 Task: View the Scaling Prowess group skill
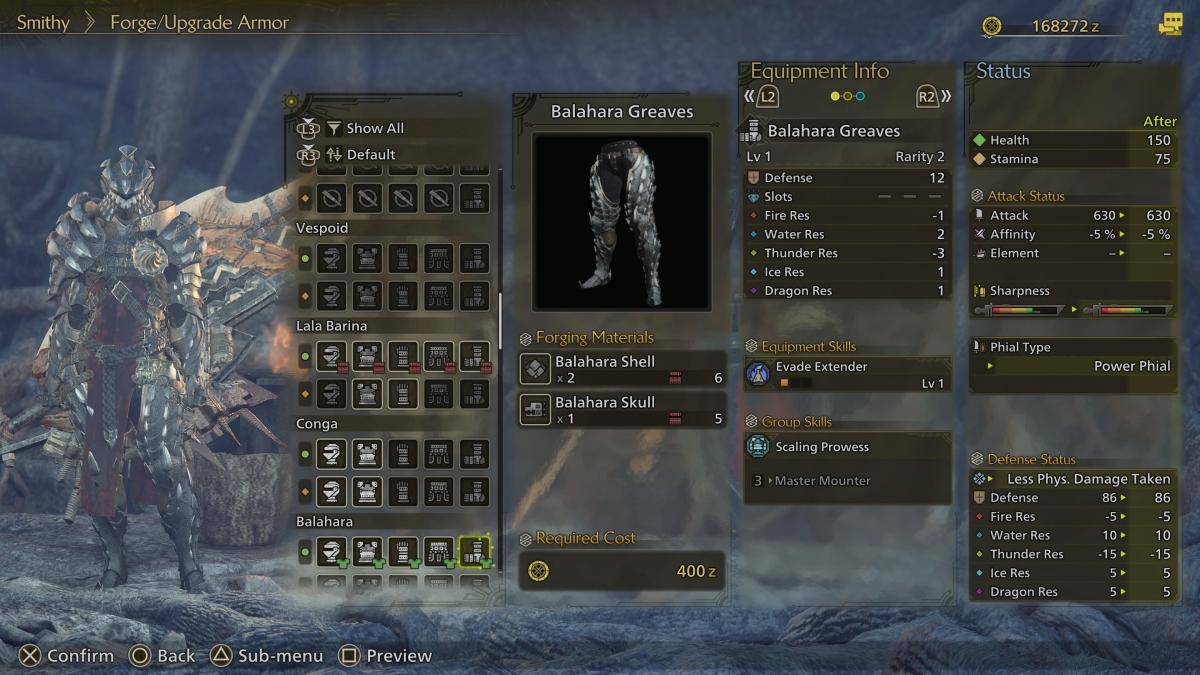(847, 447)
